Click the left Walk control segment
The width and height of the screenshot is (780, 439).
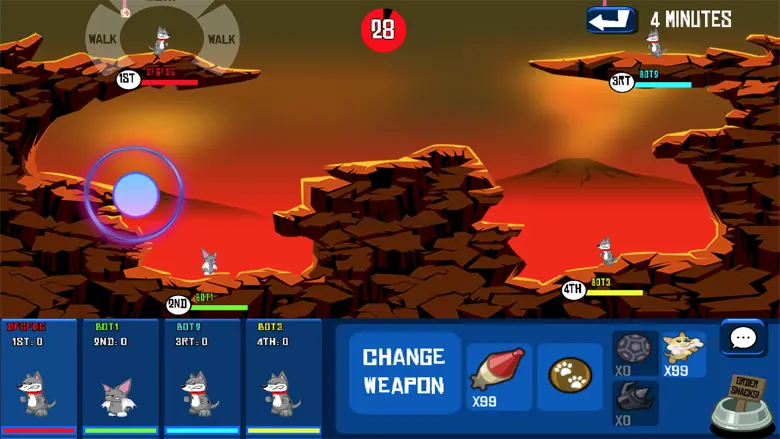tap(103, 39)
